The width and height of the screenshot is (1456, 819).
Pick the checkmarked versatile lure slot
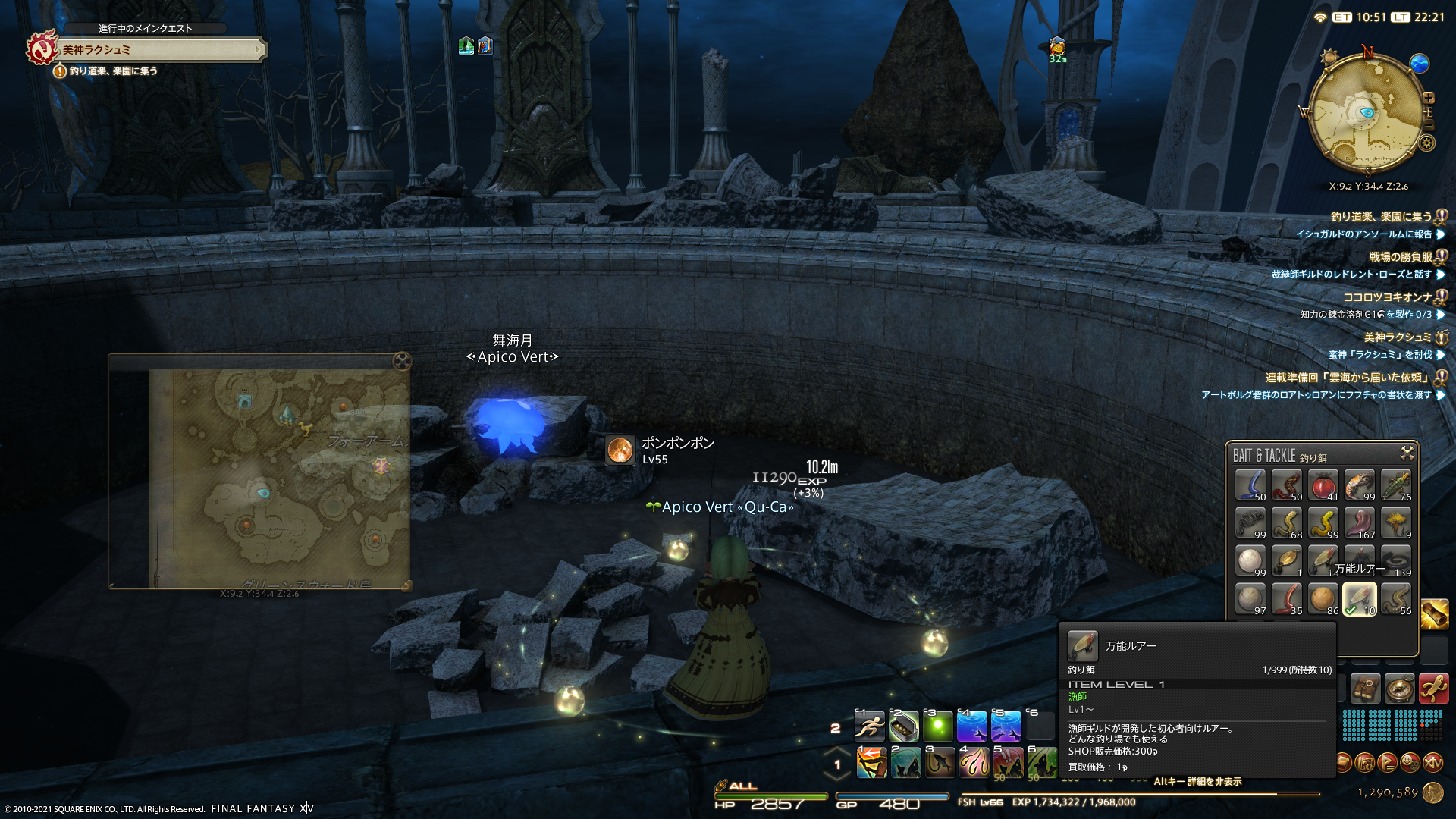1360,599
